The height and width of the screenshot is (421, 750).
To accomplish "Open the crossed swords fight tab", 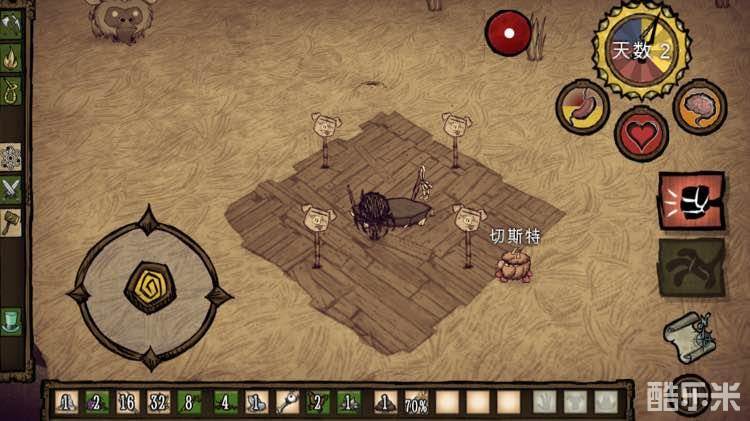I will coord(12,186).
